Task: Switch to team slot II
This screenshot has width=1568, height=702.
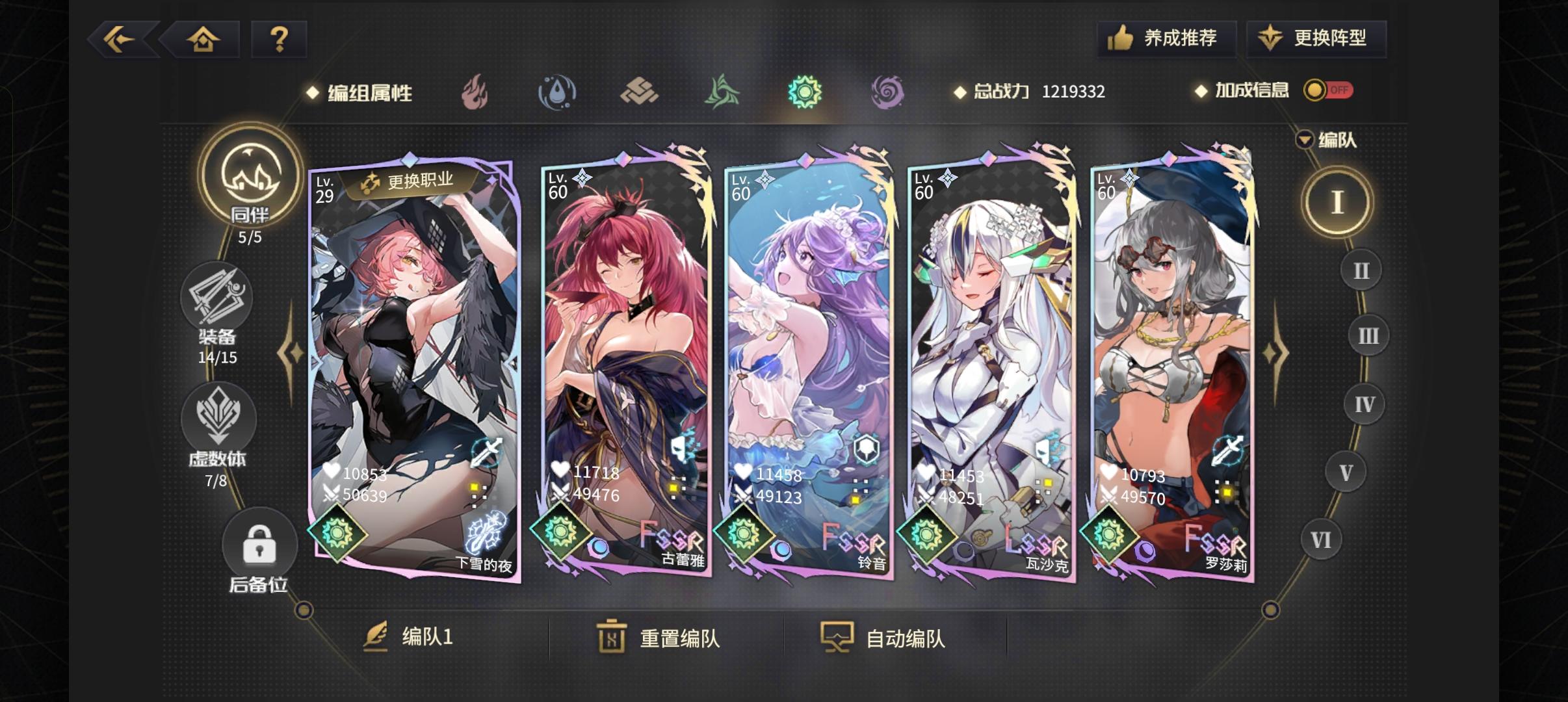Action: 1363,269
